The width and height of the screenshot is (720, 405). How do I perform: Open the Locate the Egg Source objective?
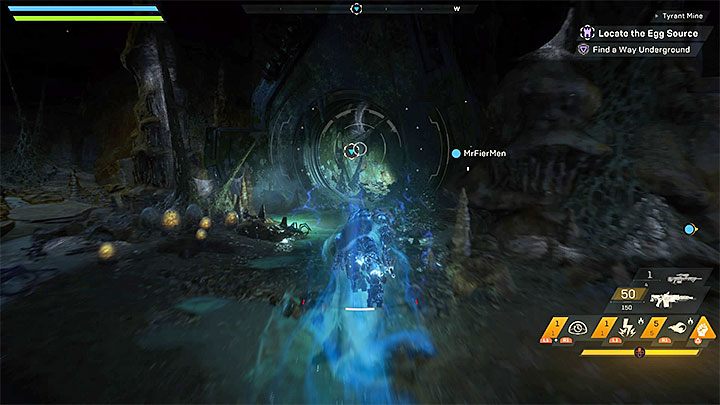(635, 33)
